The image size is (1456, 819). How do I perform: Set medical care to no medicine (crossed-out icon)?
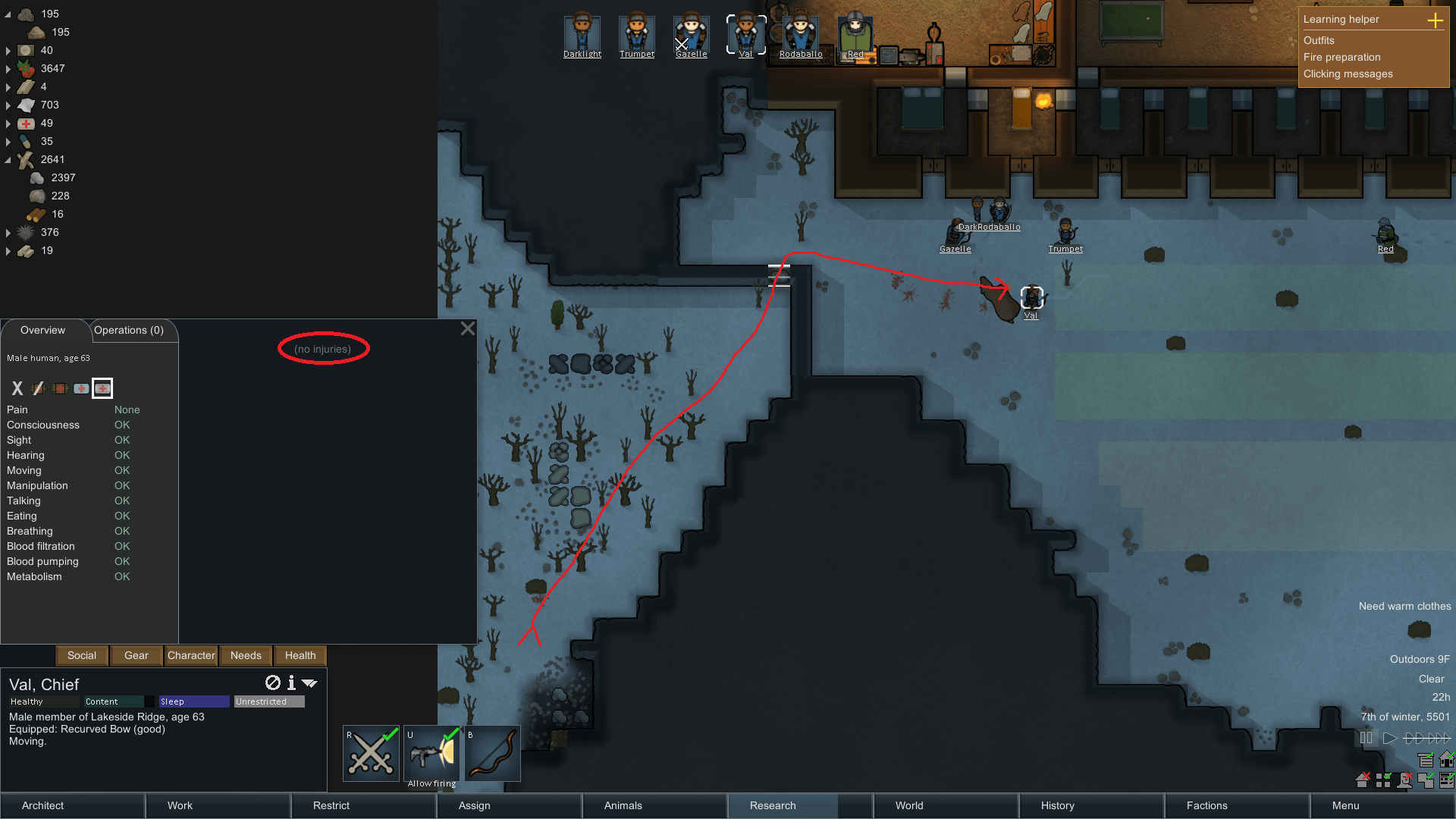[x=38, y=388]
